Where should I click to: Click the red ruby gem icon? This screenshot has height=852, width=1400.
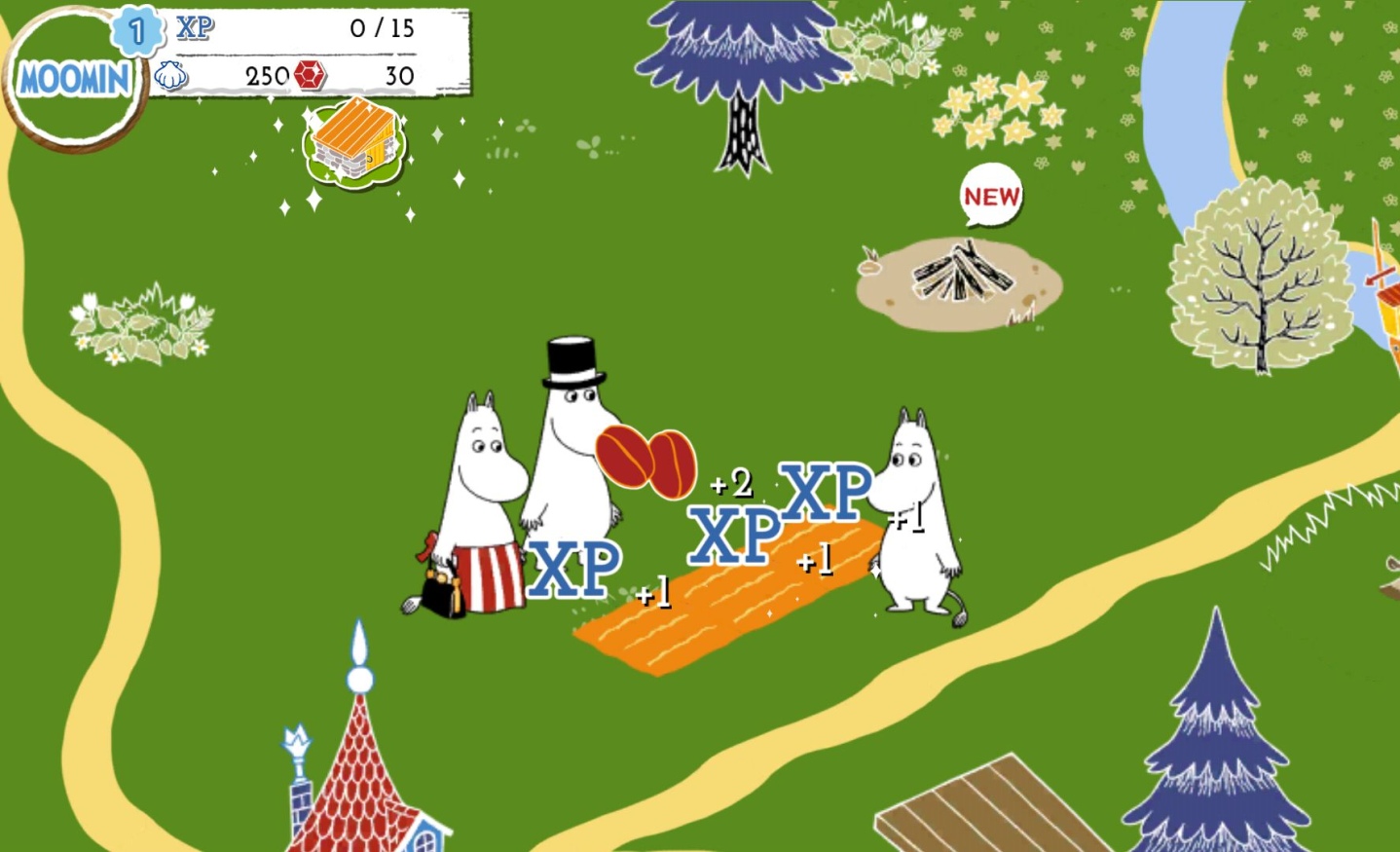click(310, 74)
